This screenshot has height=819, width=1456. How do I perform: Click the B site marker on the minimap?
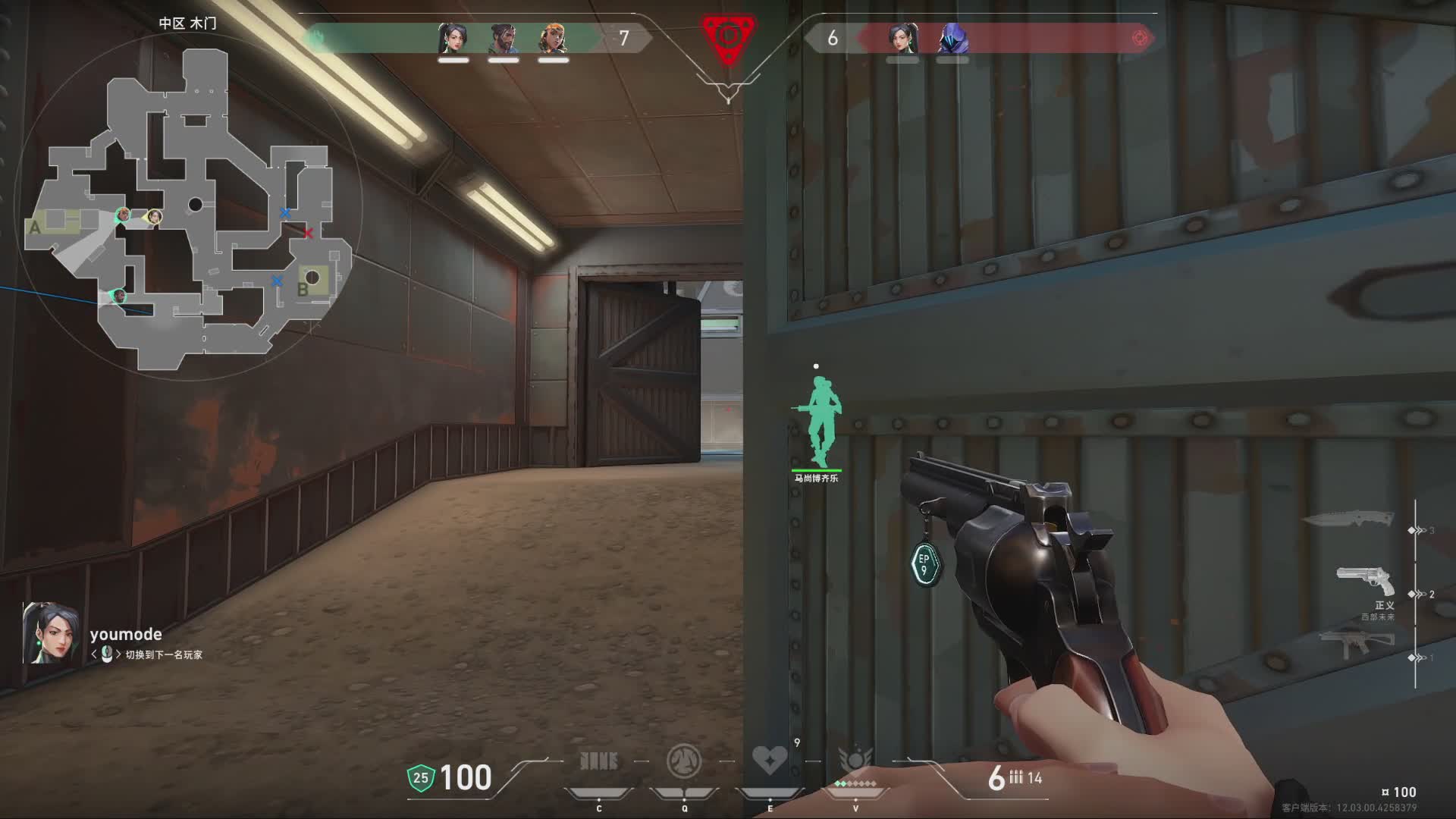[303, 289]
